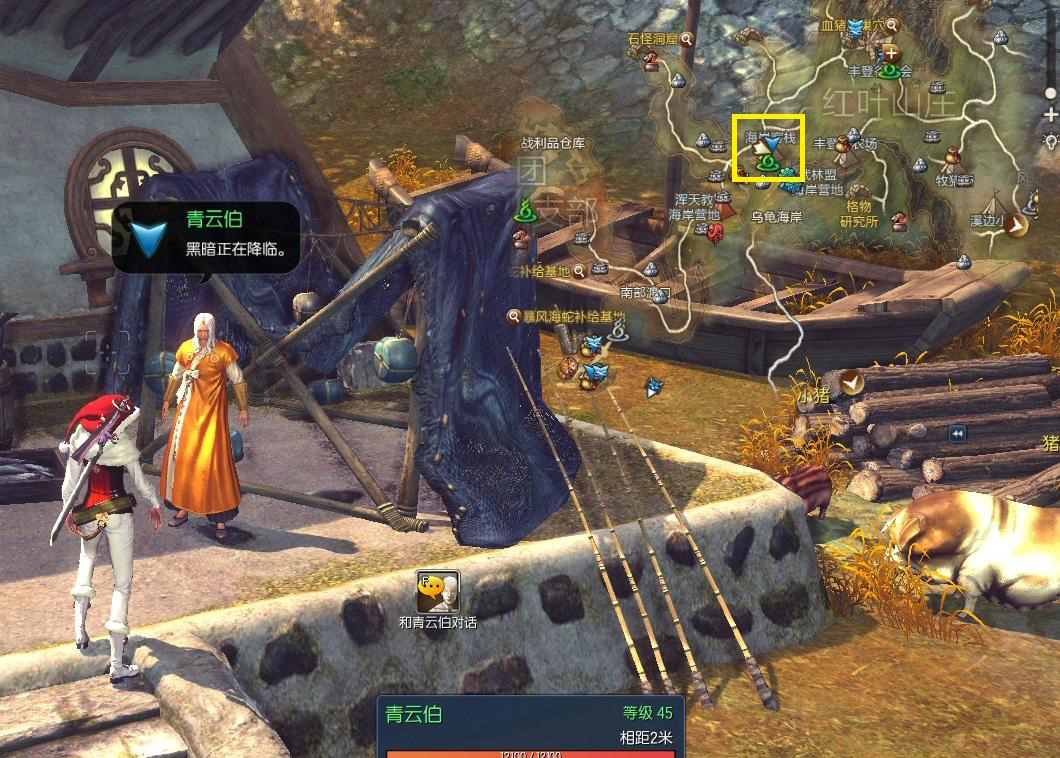Image resolution: width=1060 pixels, height=758 pixels.
Task: Click the 乌龟海岸 map label
Action: pos(776,216)
